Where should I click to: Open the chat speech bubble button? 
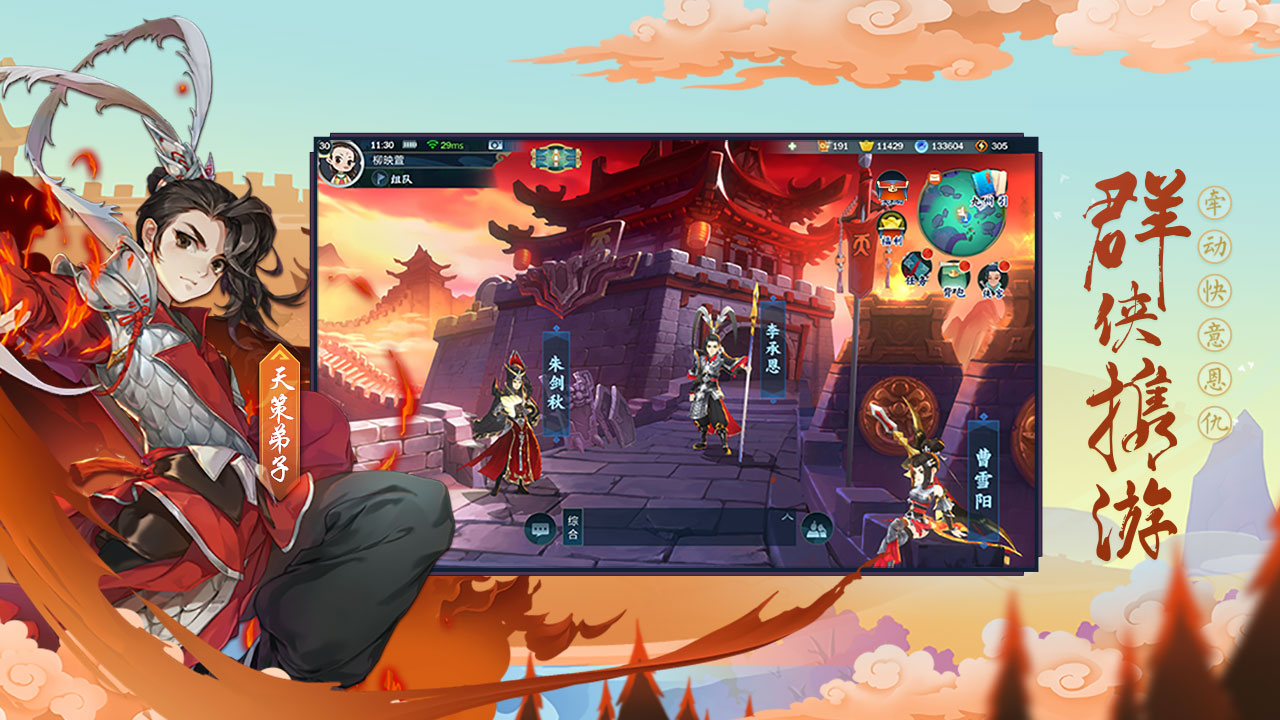tap(540, 528)
